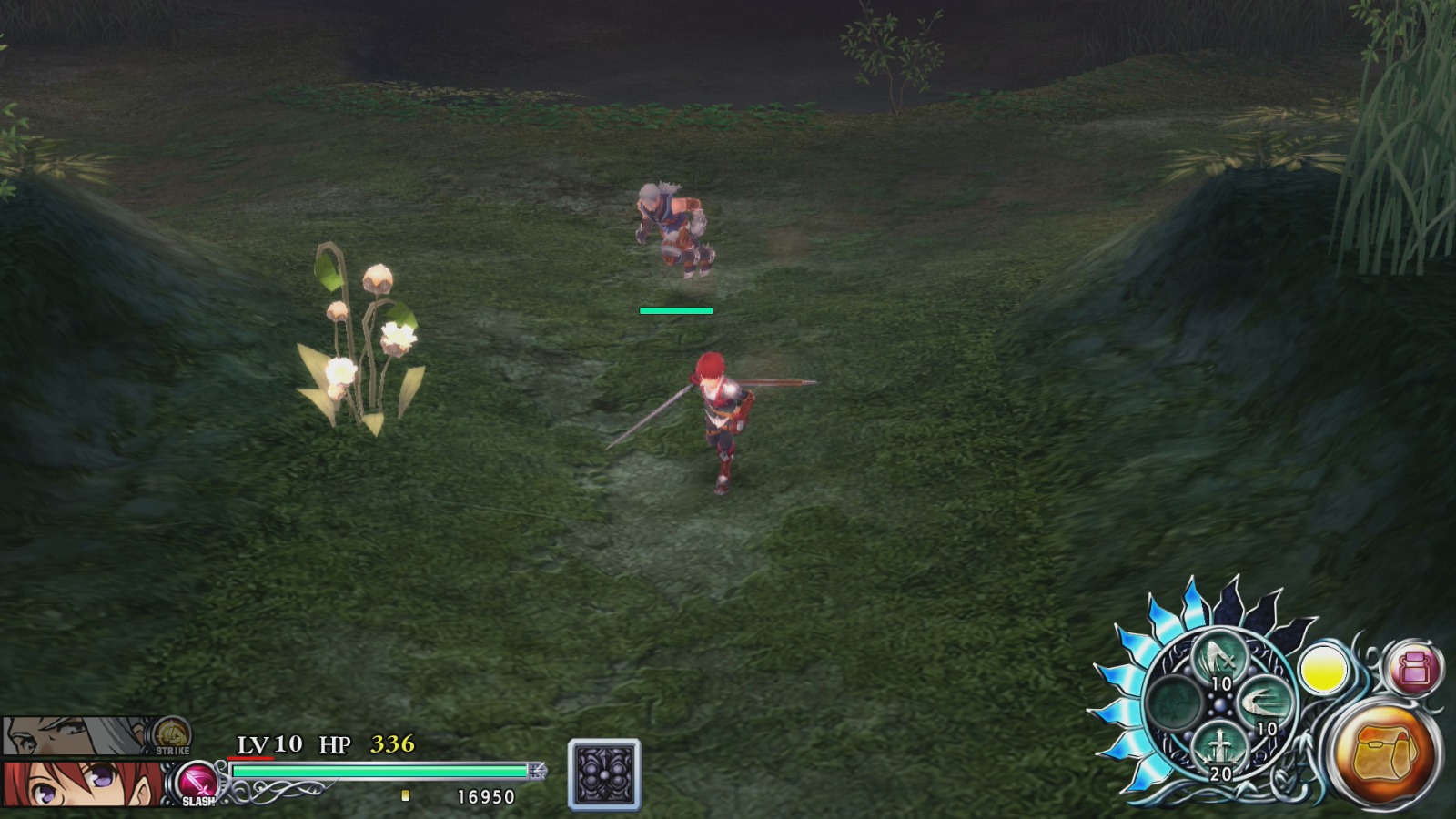The height and width of the screenshot is (819, 1456).
Task: Click the gold amount reading 16950
Action: [487, 796]
